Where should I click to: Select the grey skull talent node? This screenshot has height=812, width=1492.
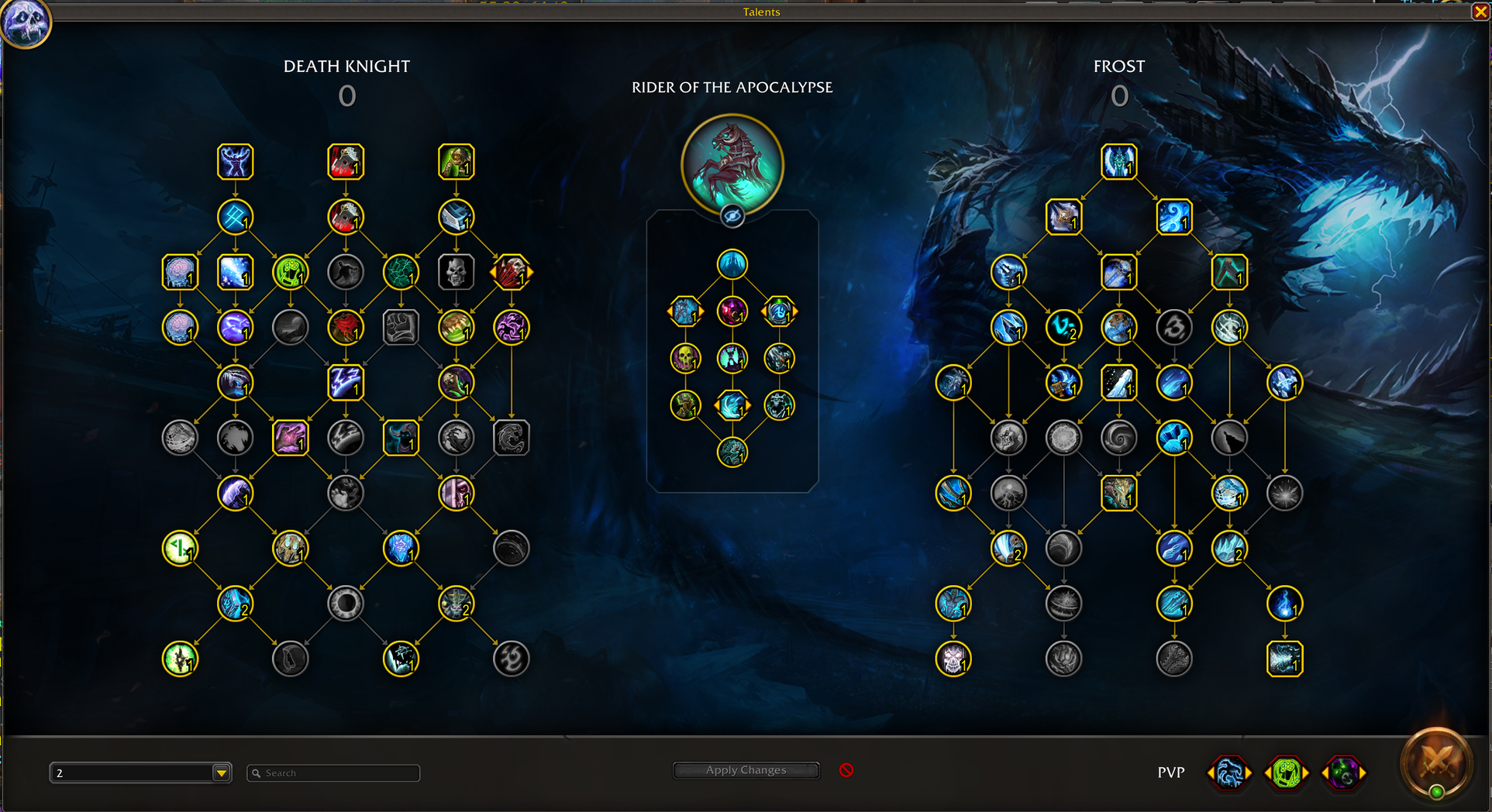pos(456,272)
